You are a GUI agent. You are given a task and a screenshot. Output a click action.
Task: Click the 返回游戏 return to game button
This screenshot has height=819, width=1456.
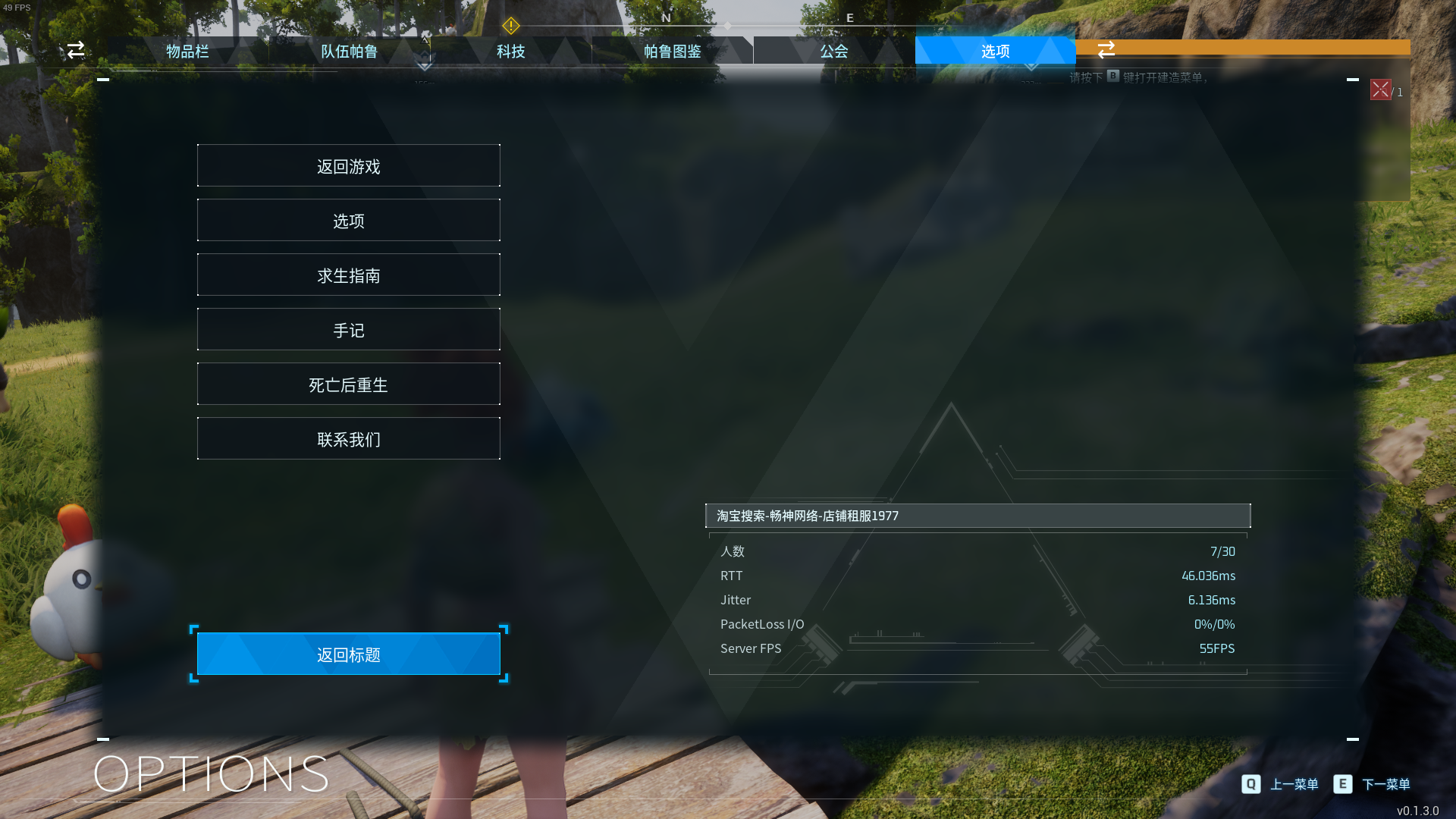tap(348, 165)
